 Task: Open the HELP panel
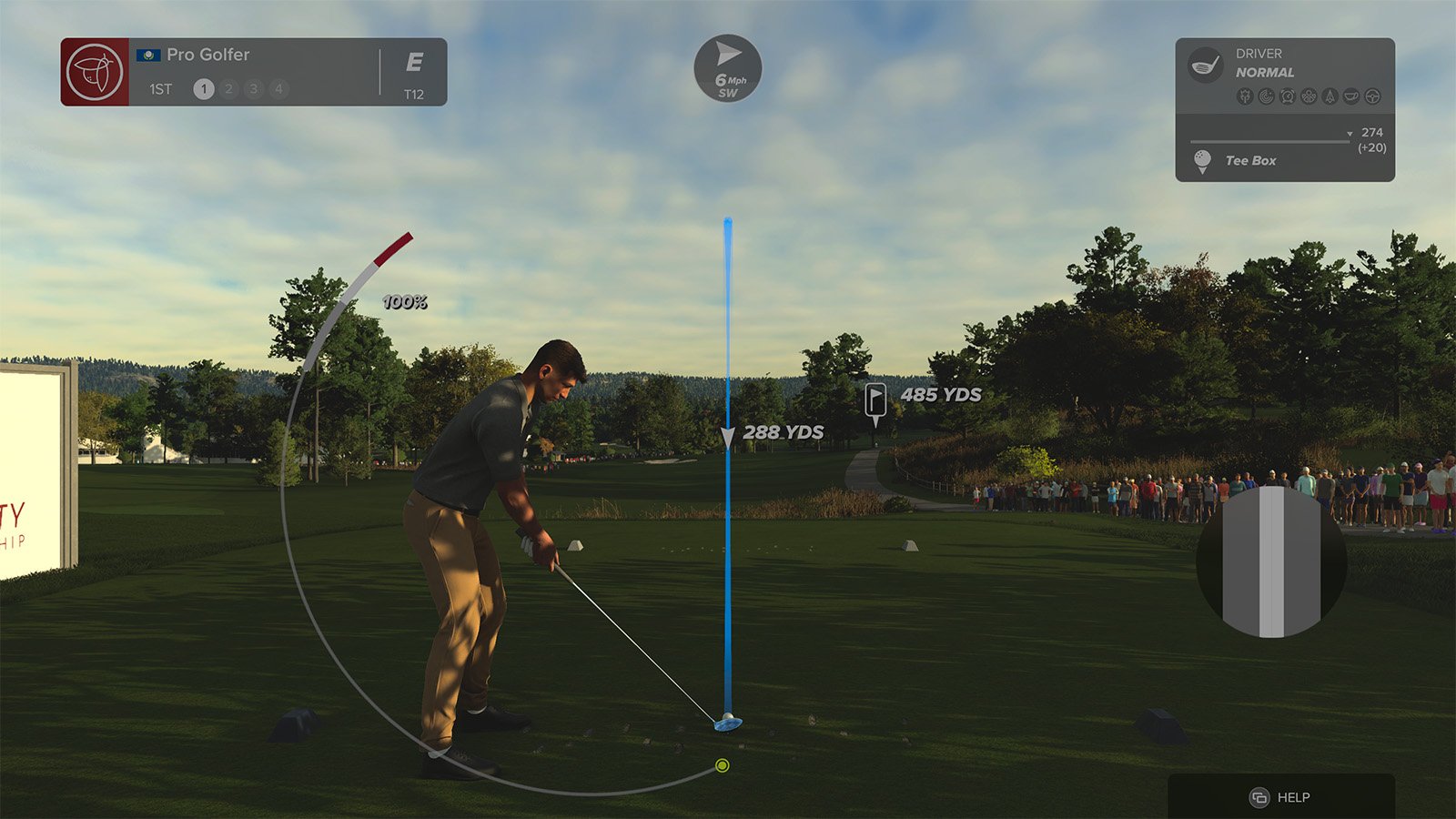[1280, 797]
